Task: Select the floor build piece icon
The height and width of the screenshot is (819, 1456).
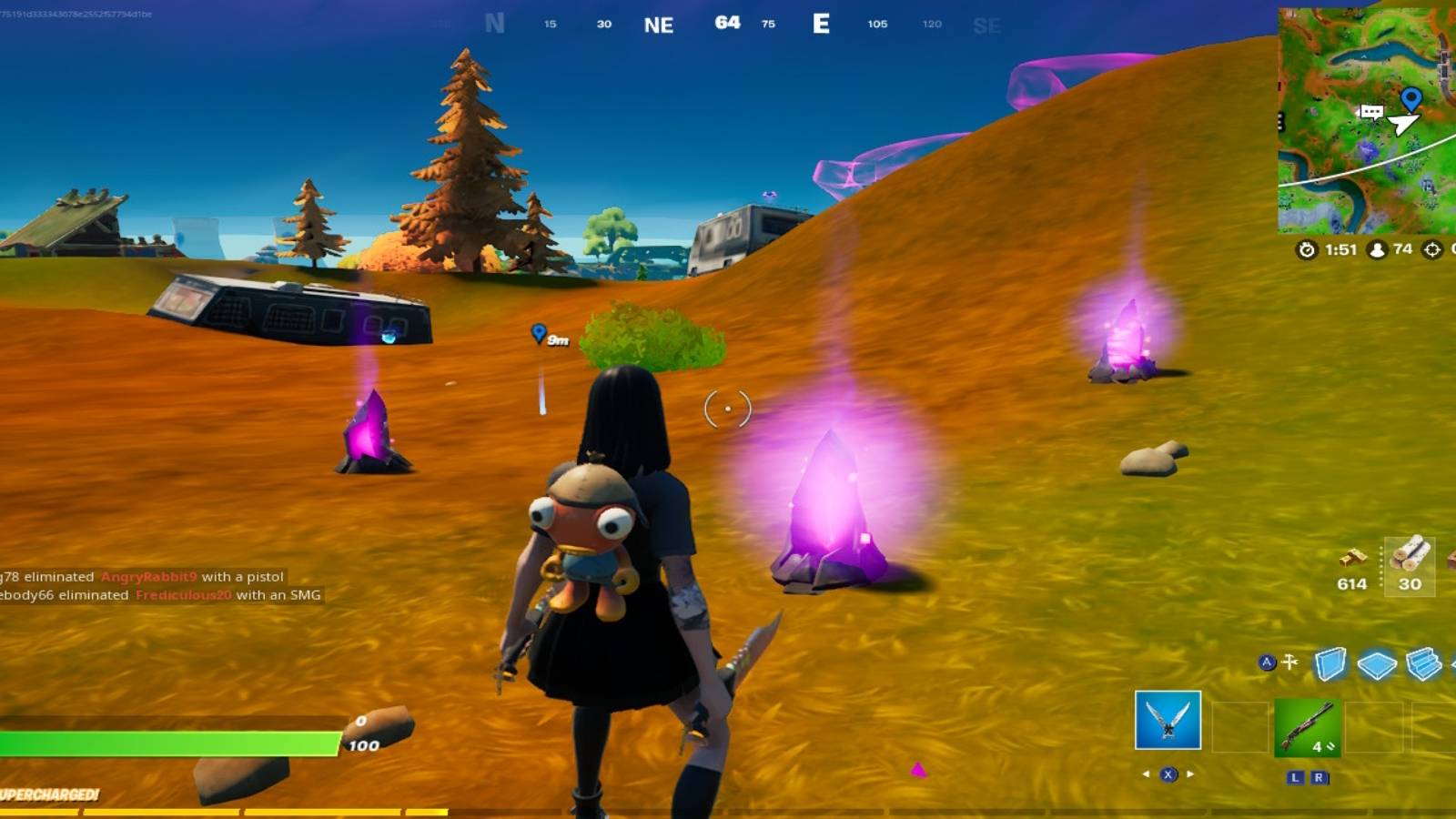Action: pos(1375,662)
